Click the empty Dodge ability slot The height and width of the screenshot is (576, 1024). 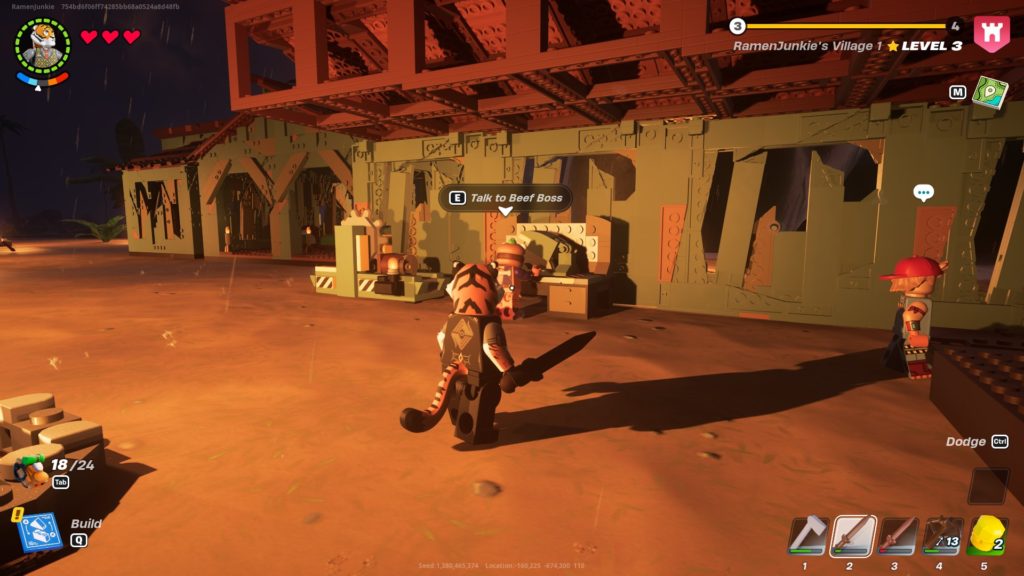pyautogui.click(x=988, y=486)
